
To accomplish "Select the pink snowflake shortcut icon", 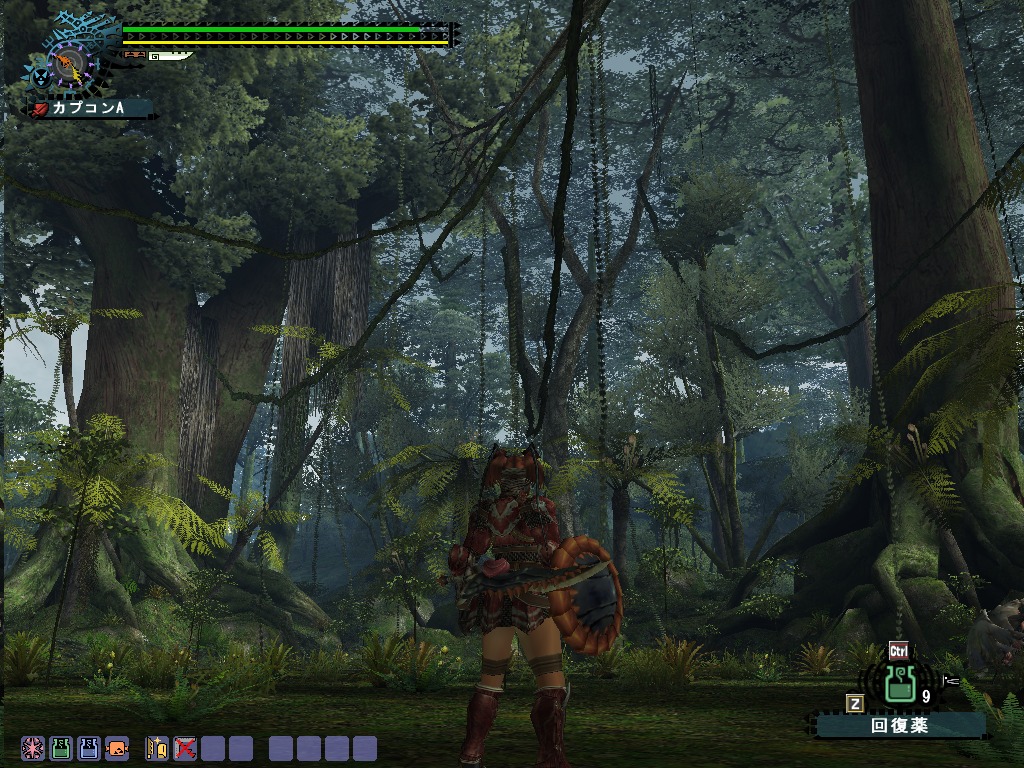I will [x=33, y=748].
